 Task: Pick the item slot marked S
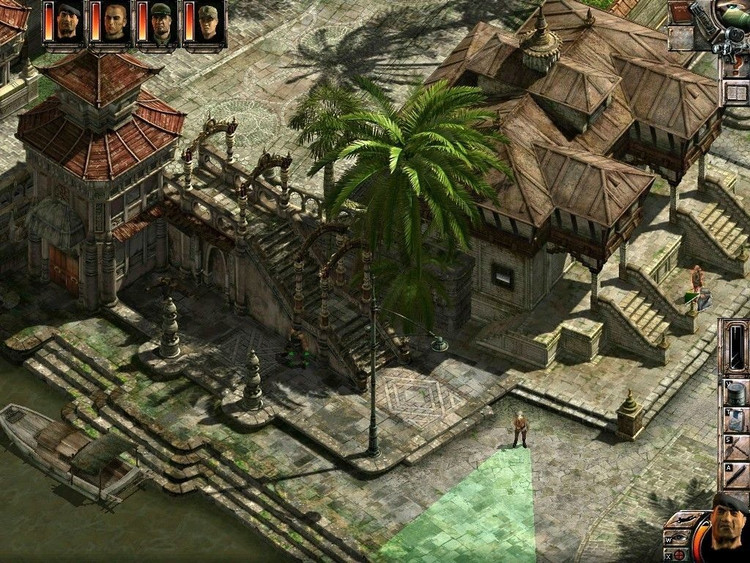[x=735, y=447]
